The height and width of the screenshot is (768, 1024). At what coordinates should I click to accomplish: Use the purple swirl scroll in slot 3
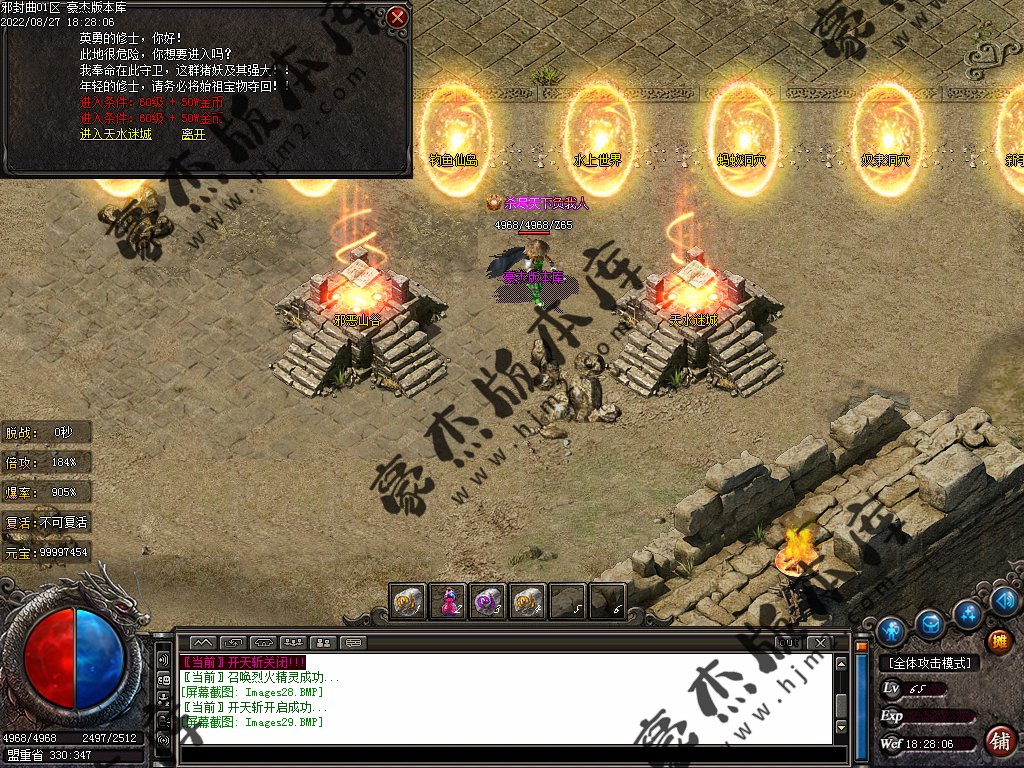(487, 601)
